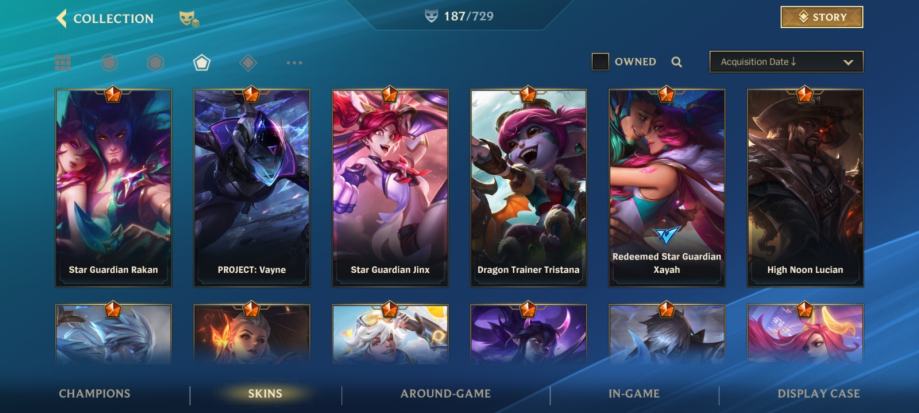Screen dimensions: 919x413
Task: Select the Redeemed Star Guardian Xayah card
Action: 666,188
